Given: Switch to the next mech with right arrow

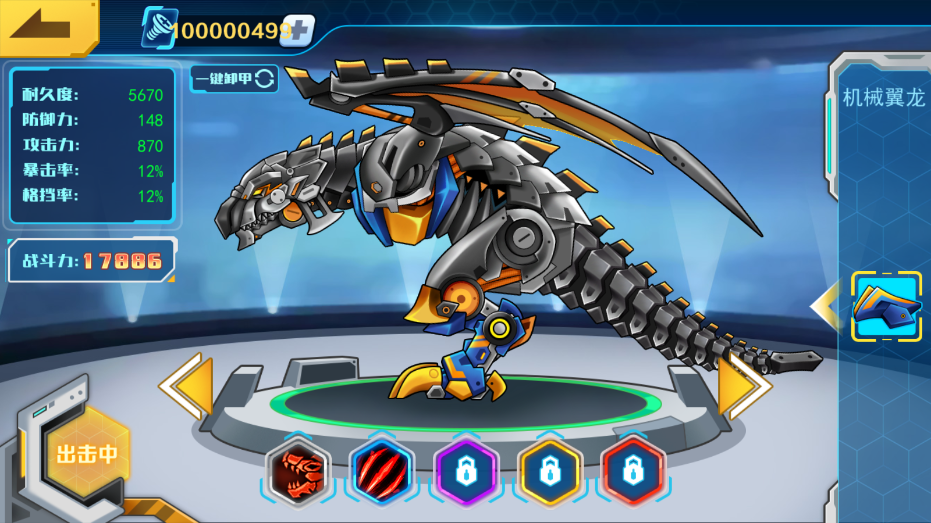Looking at the screenshot, I should click(744, 385).
